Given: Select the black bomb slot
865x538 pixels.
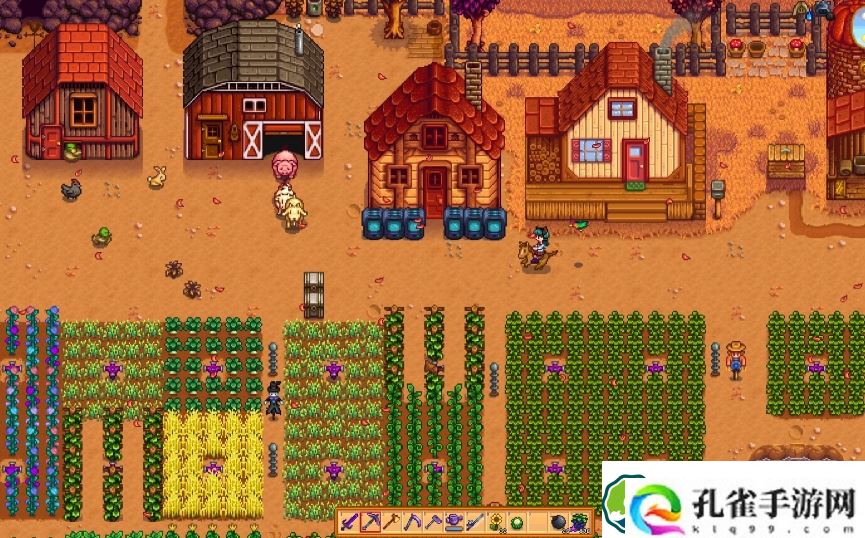Looking at the screenshot, I should coord(558,522).
